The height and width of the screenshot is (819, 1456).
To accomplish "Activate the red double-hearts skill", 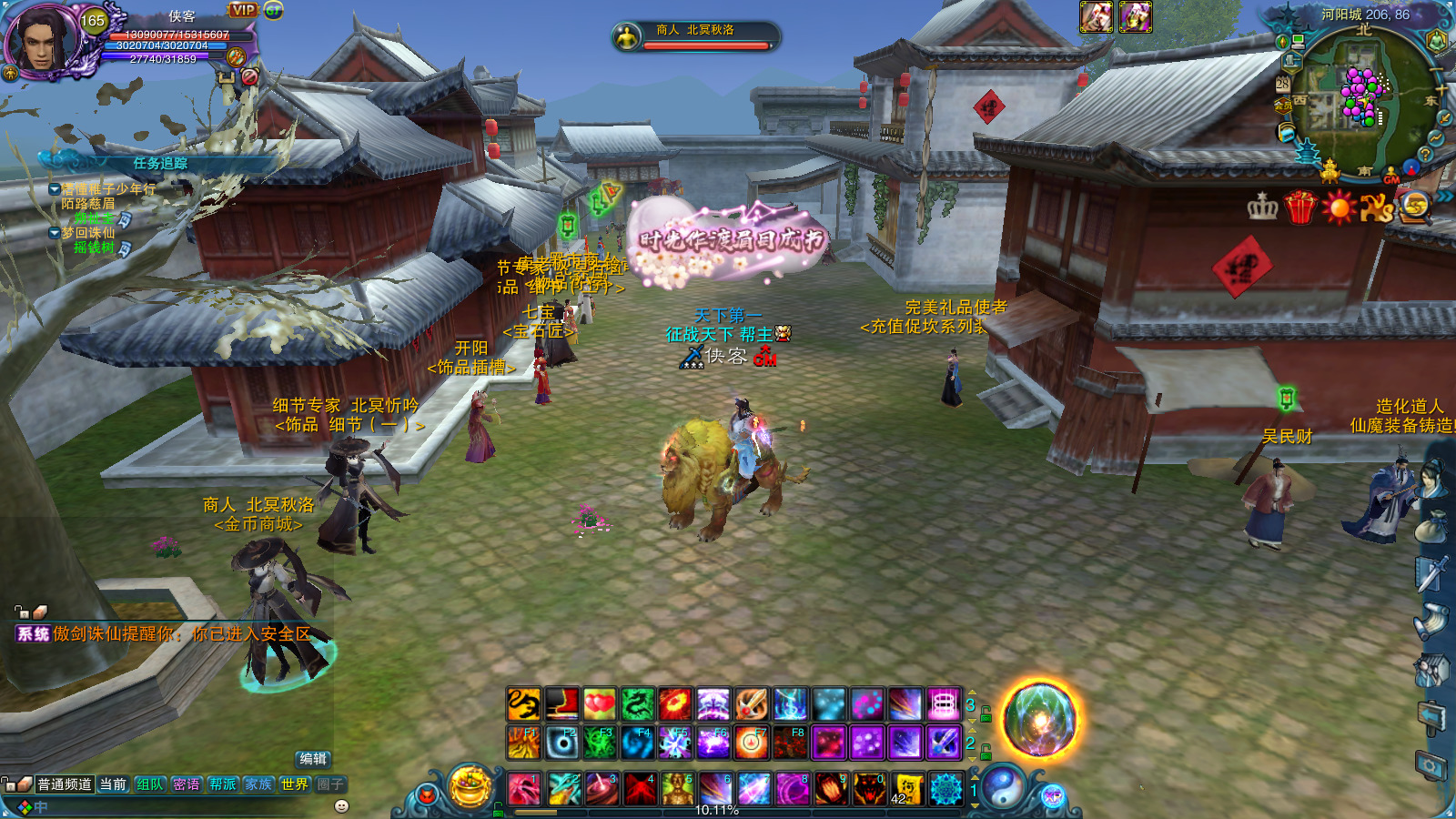I will tap(599, 703).
